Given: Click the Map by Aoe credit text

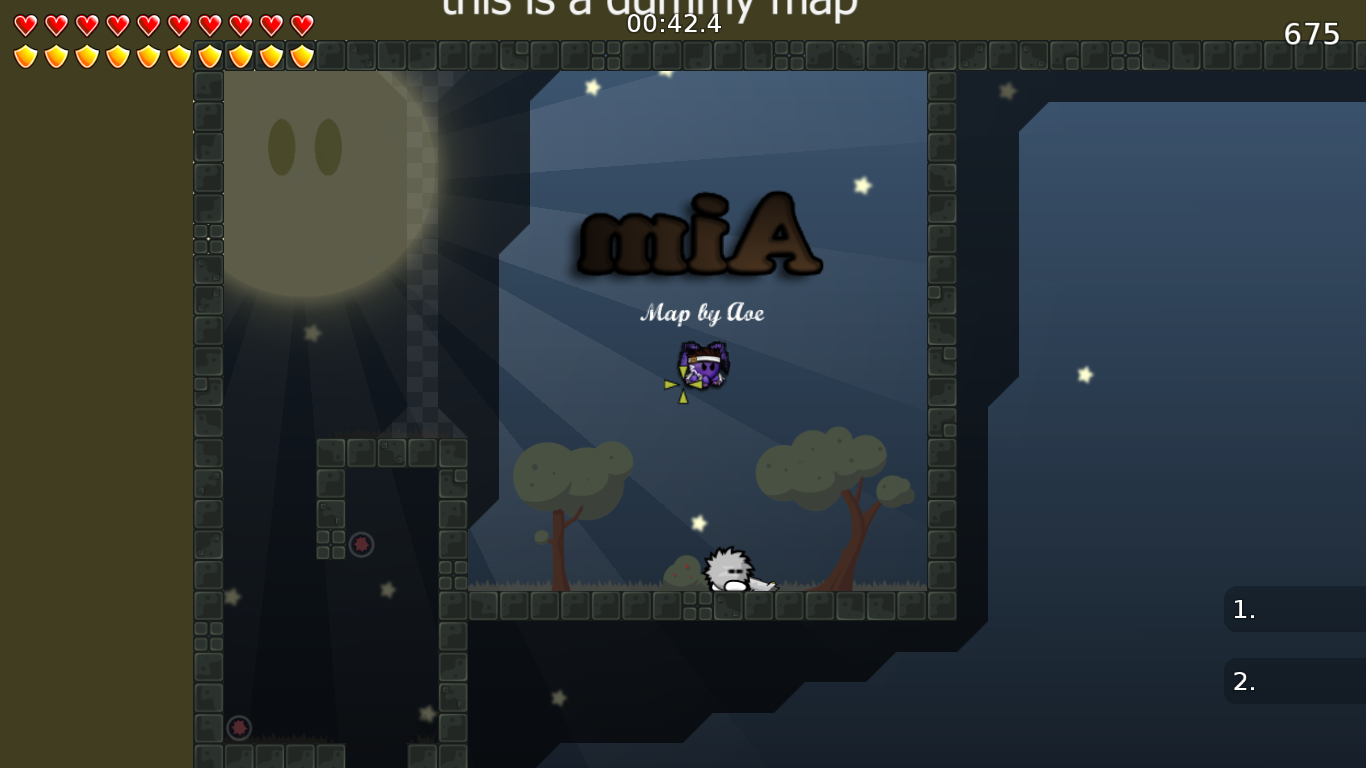Looking at the screenshot, I should pyautogui.click(x=701, y=313).
